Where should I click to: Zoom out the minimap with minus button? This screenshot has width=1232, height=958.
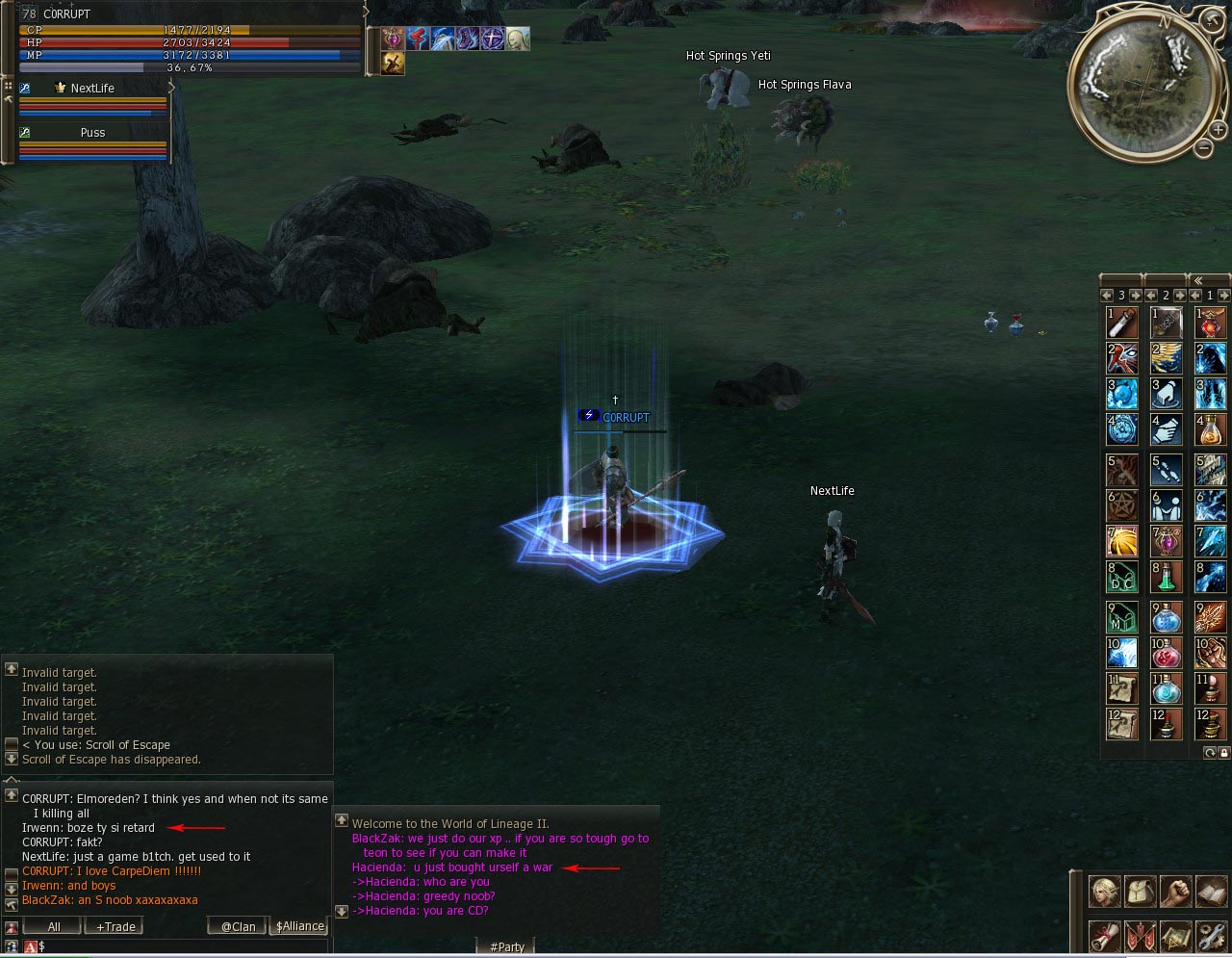[1203, 147]
